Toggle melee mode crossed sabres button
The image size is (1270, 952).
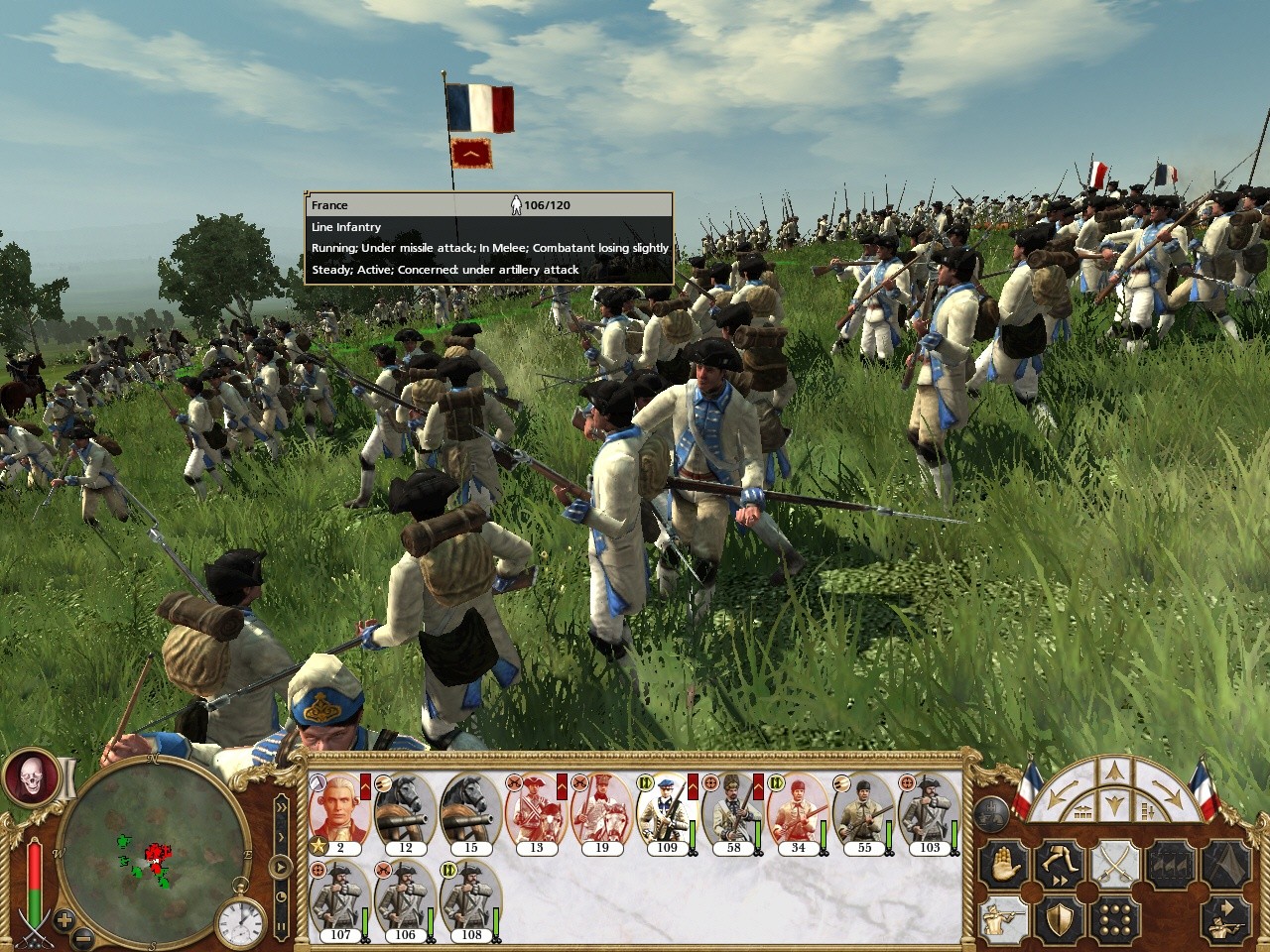1115,866
